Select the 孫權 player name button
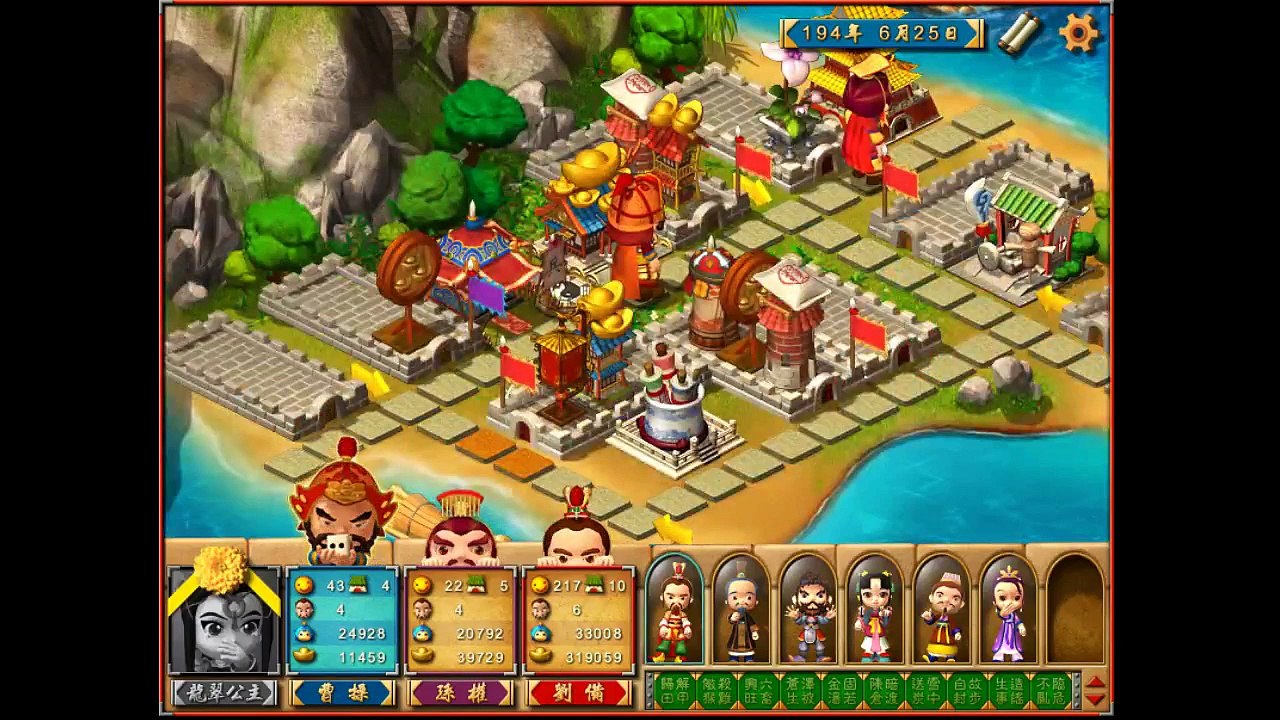 (x=460, y=693)
